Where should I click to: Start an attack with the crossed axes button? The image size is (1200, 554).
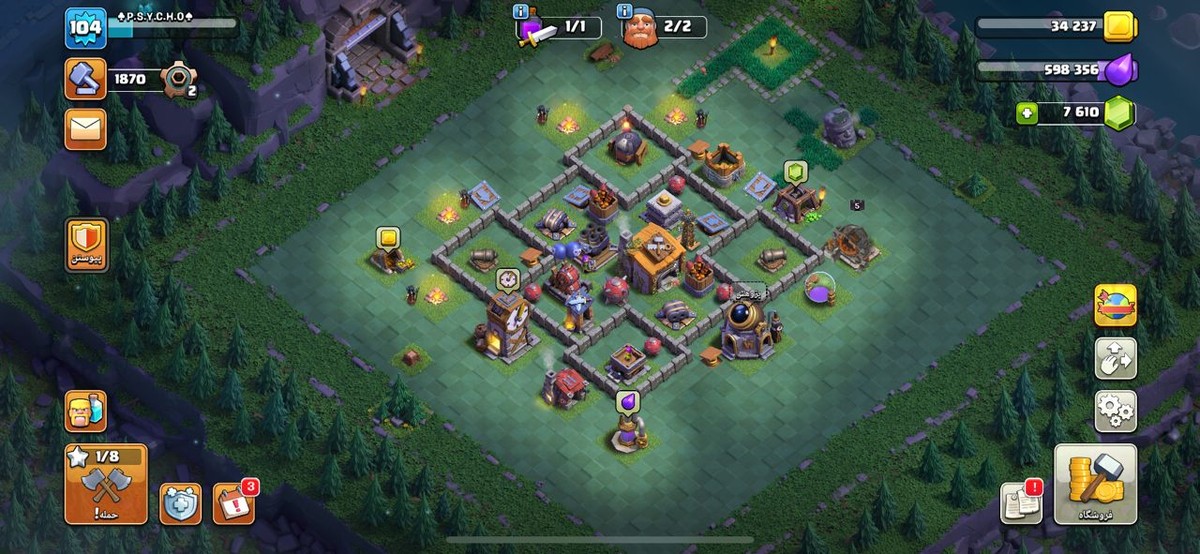pos(105,485)
